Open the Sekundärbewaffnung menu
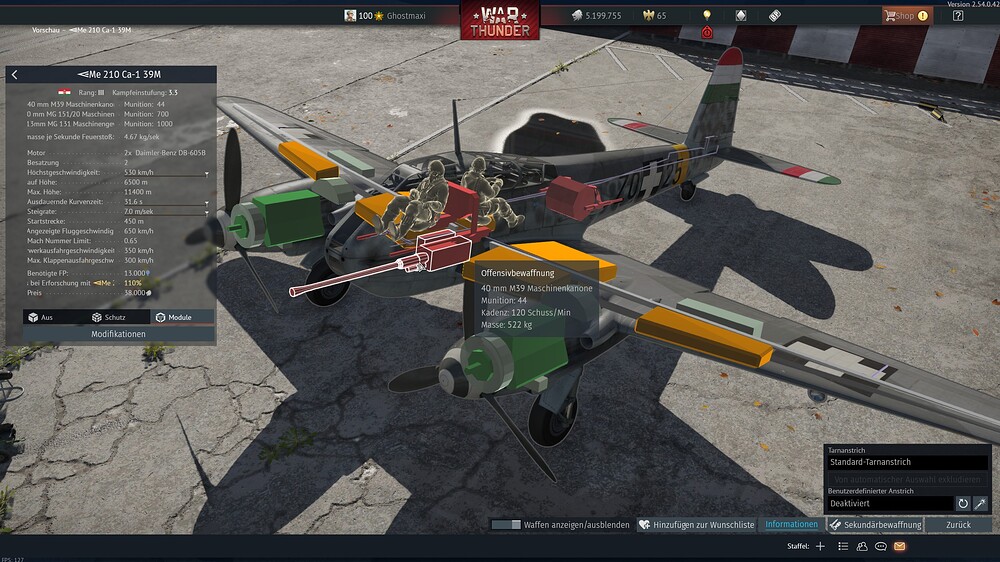 (875, 524)
